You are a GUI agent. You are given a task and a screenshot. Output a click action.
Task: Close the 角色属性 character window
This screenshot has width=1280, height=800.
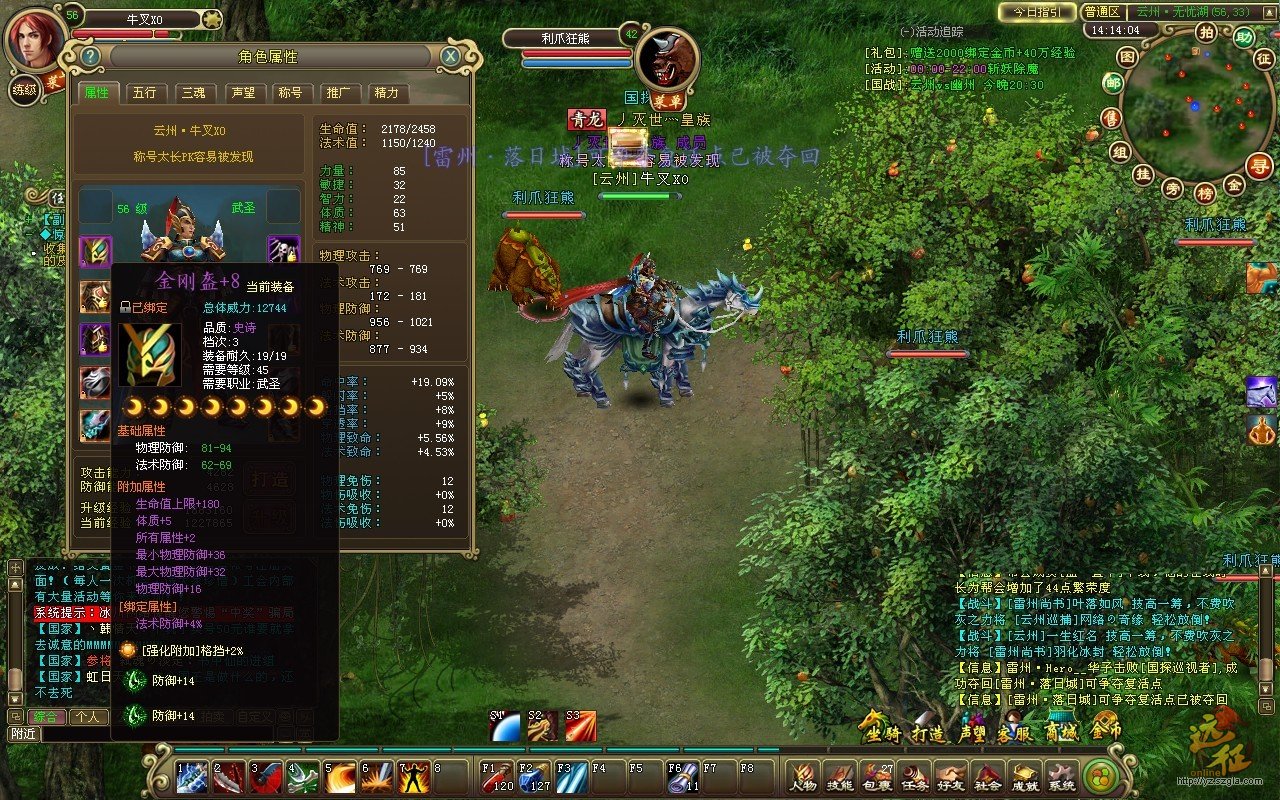450,56
